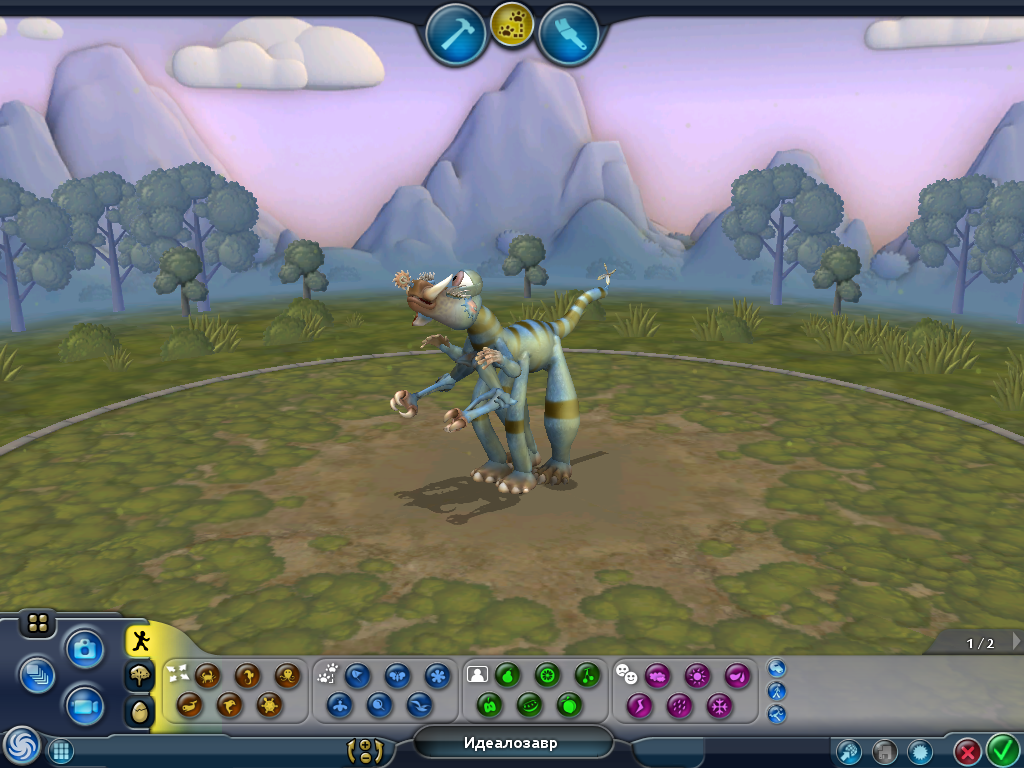Image resolution: width=1024 pixels, height=768 pixels.
Task: Play the octopus animation
Action: (x=287, y=676)
